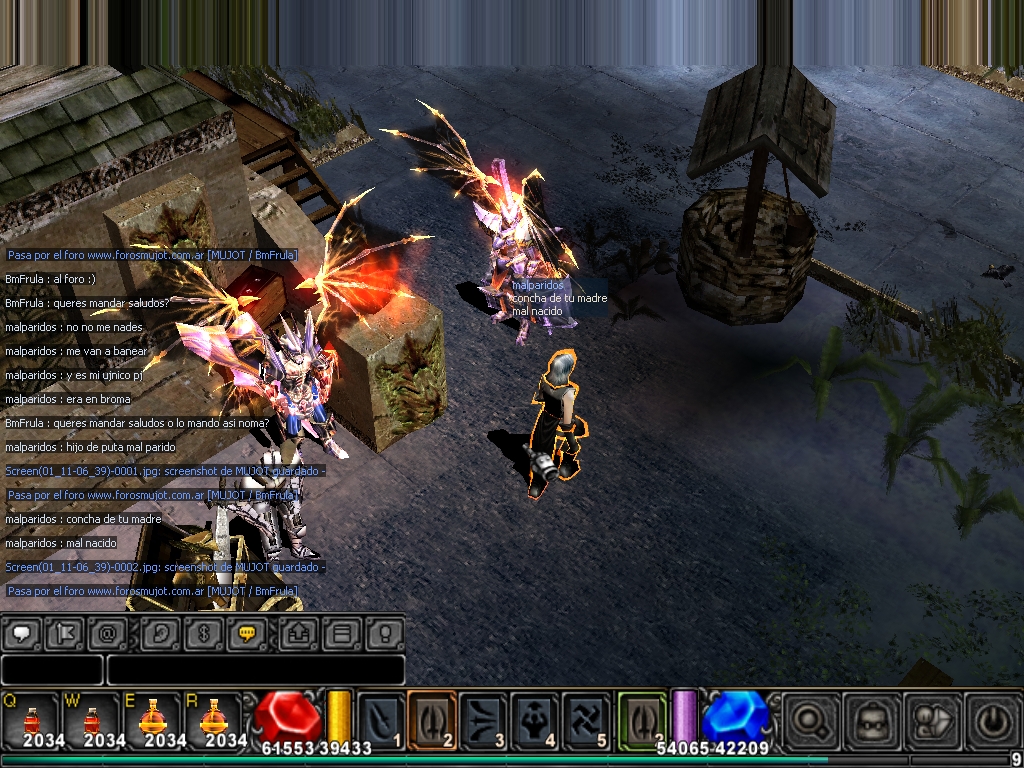1024x768 pixels.
Task: Open the chat window frame button
Action: click(x=342, y=633)
